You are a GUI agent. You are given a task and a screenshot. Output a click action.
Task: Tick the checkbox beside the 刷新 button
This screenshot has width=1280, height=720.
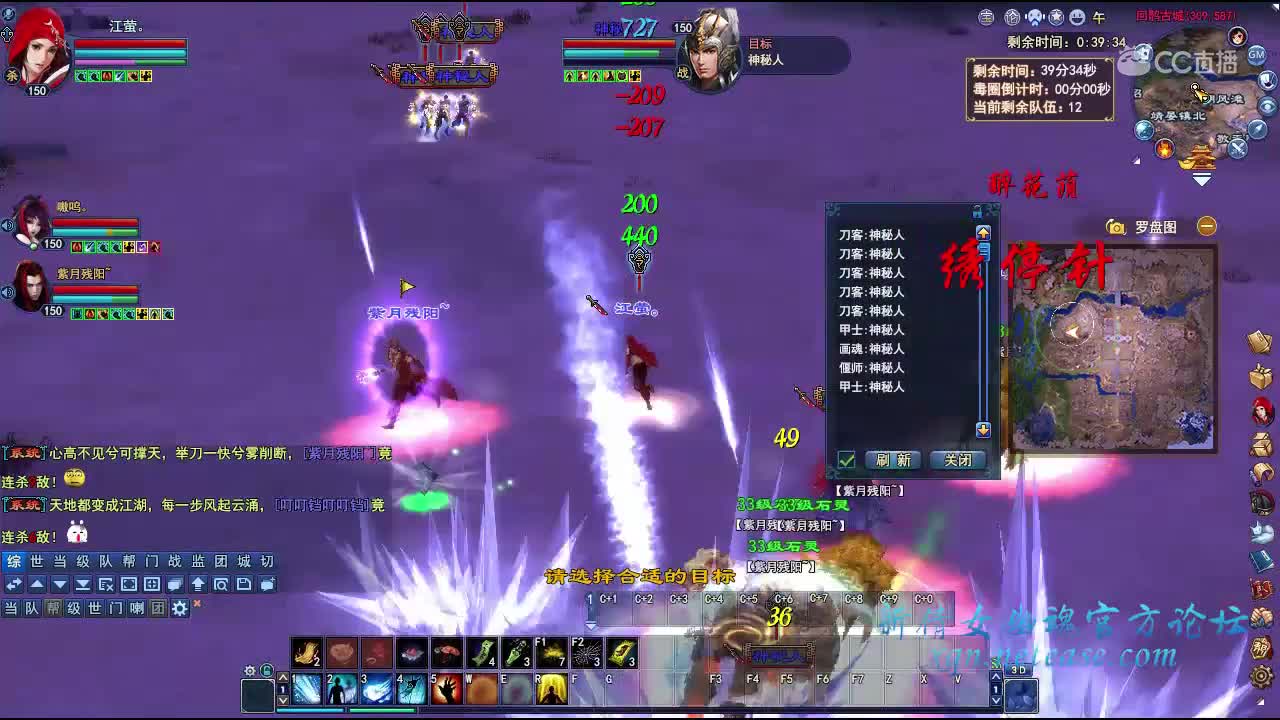(x=846, y=459)
